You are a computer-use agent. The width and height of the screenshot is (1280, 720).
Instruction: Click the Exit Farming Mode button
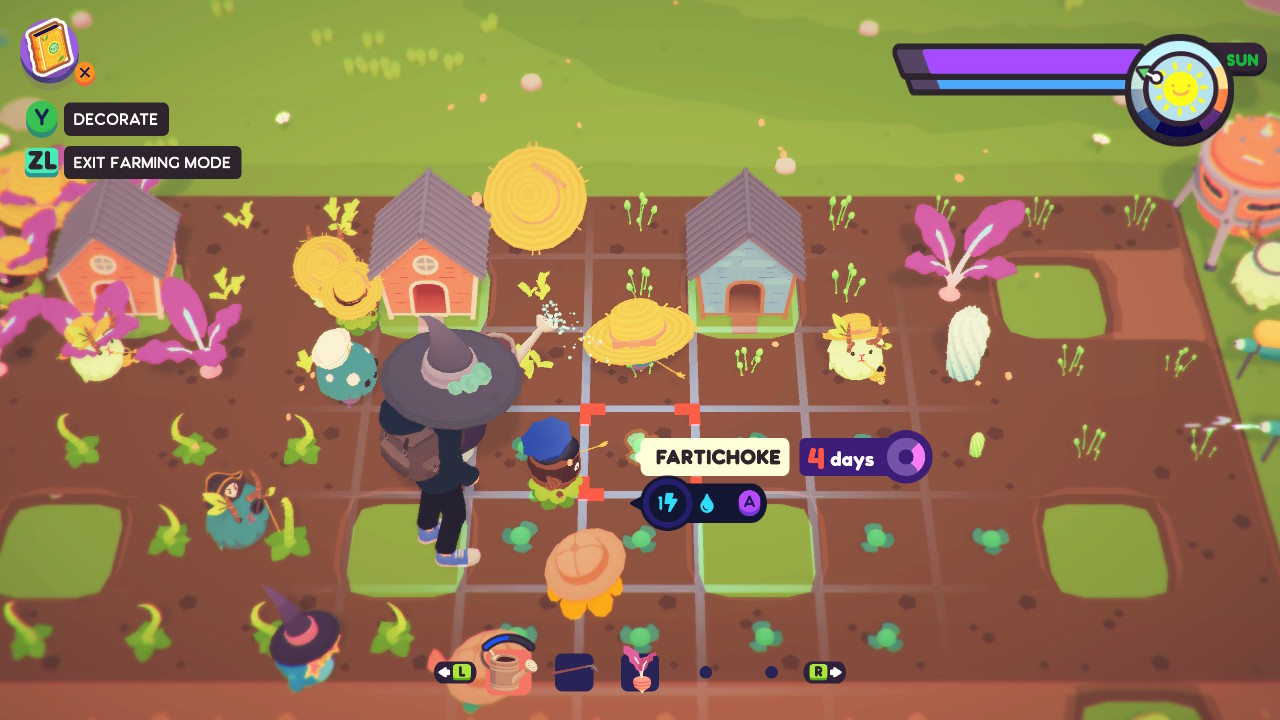tap(152, 162)
